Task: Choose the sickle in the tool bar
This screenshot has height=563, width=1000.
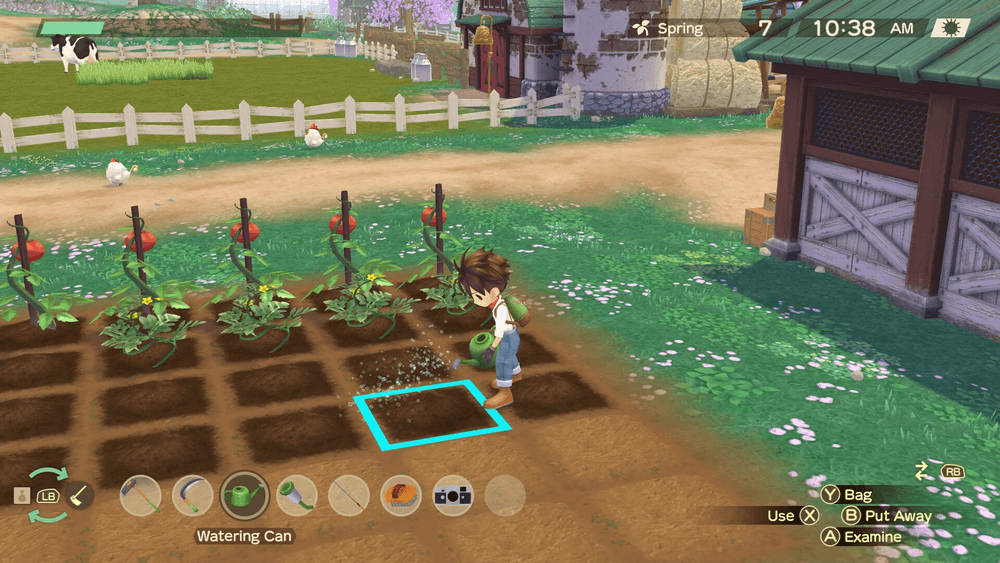Action: [192, 495]
